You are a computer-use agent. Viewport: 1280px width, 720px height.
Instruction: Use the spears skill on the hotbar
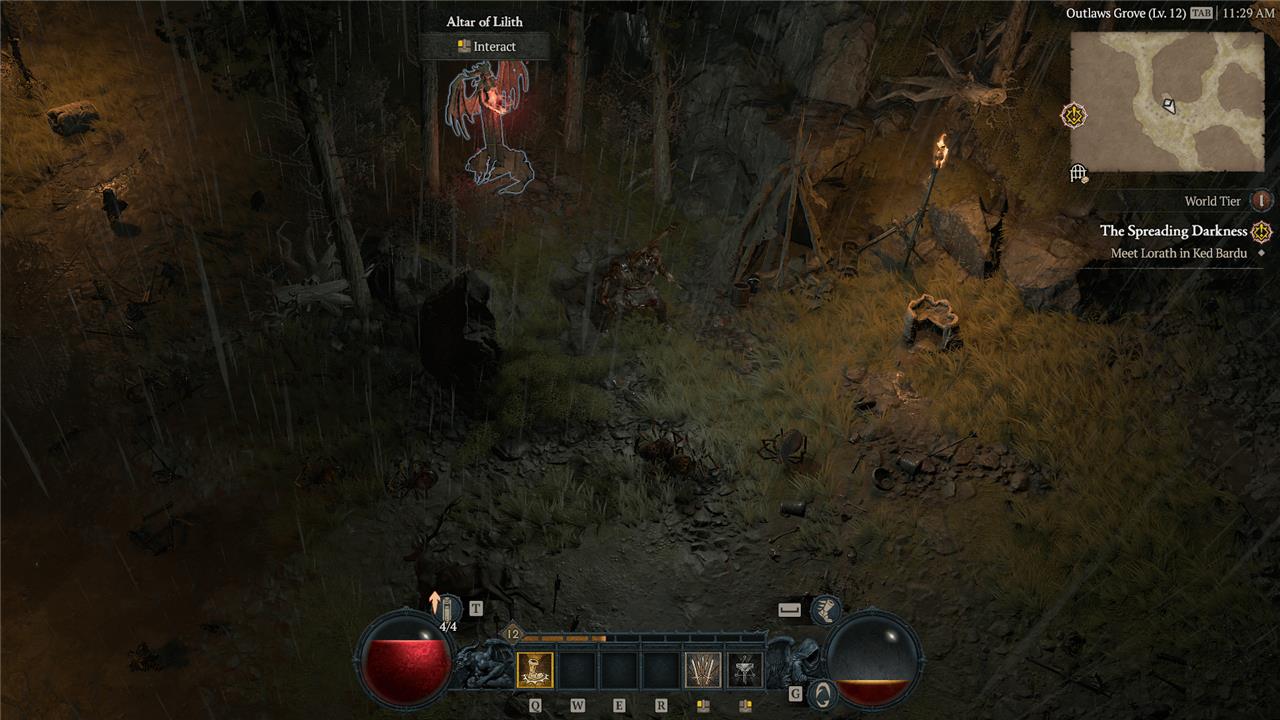[x=702, y=670]
